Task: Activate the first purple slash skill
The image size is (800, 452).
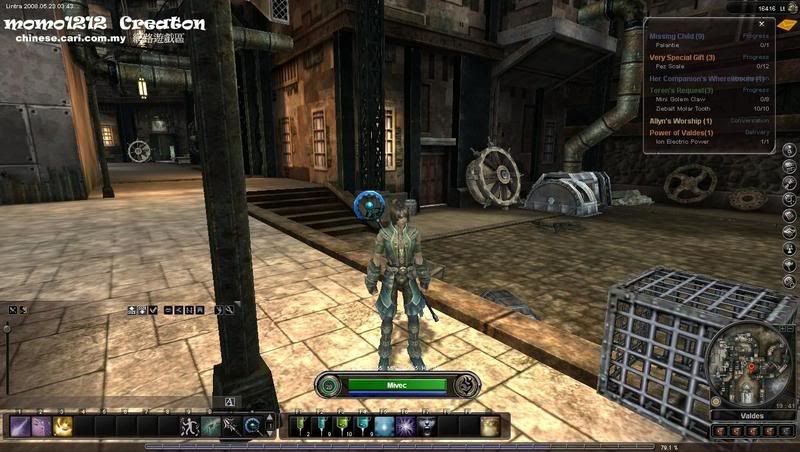Action: click(x=19, y=427)
